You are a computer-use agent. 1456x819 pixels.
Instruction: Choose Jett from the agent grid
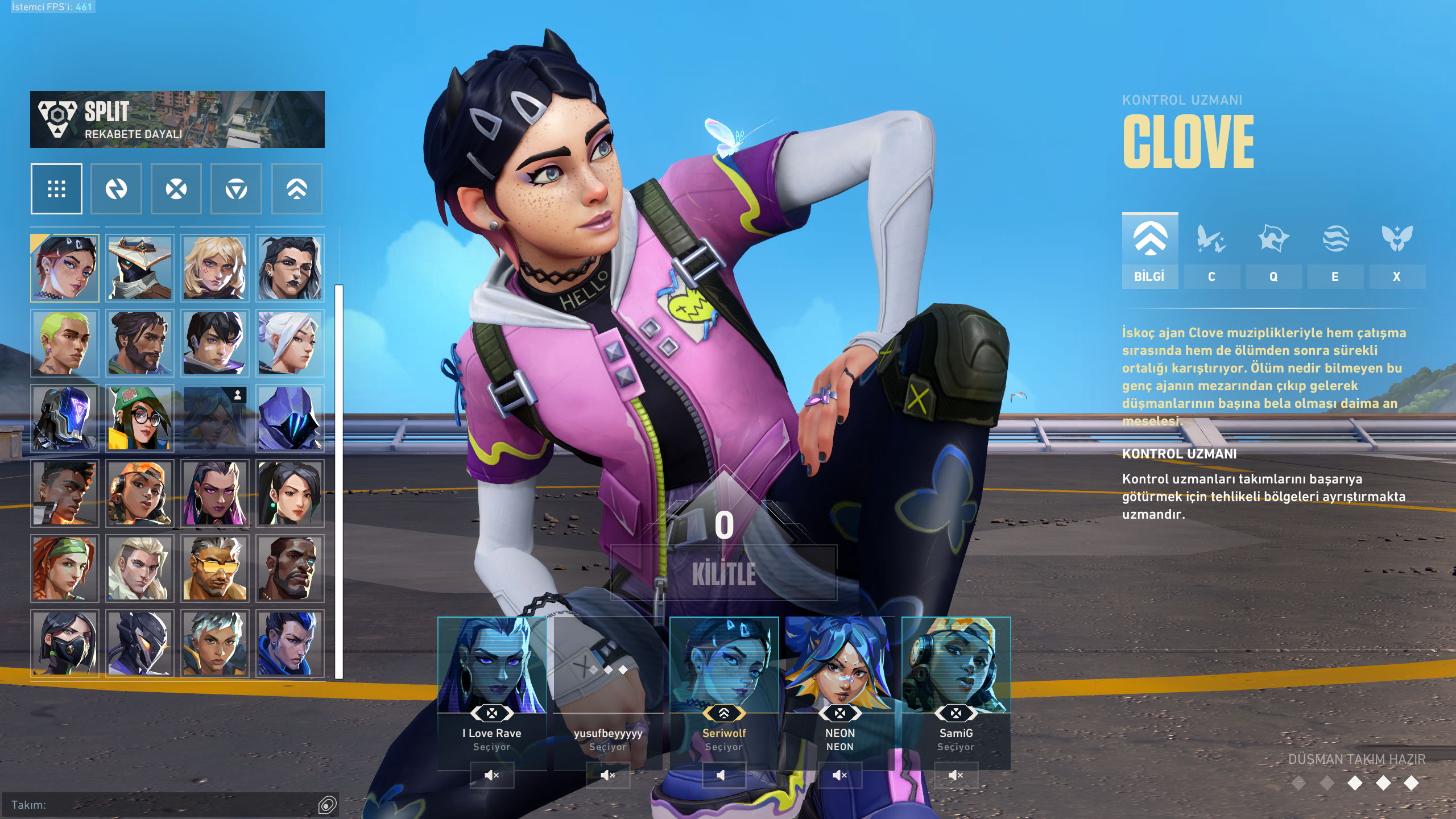point(290,344)
